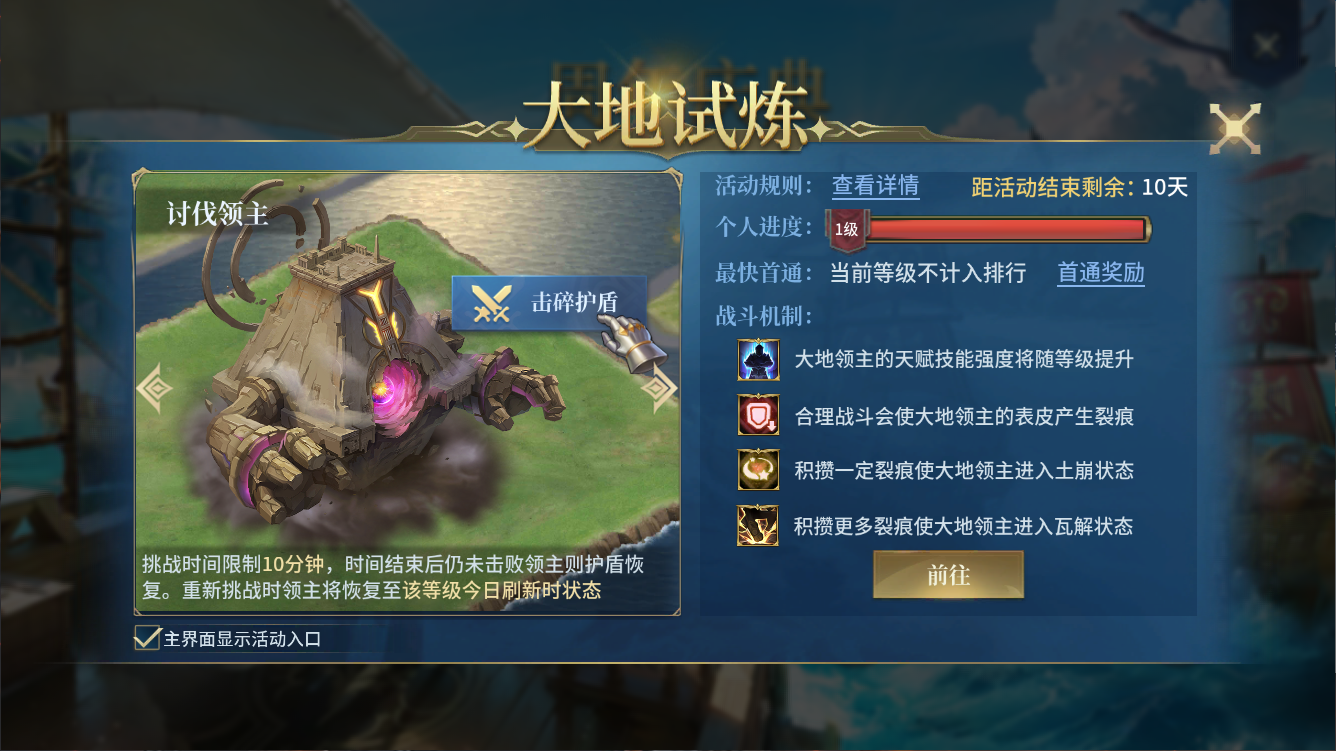This screenshot has width=1336, height=751.
Task: Open the 首通奖励 rewards page
Action: pyautogui.click(x=1100, y=273)
